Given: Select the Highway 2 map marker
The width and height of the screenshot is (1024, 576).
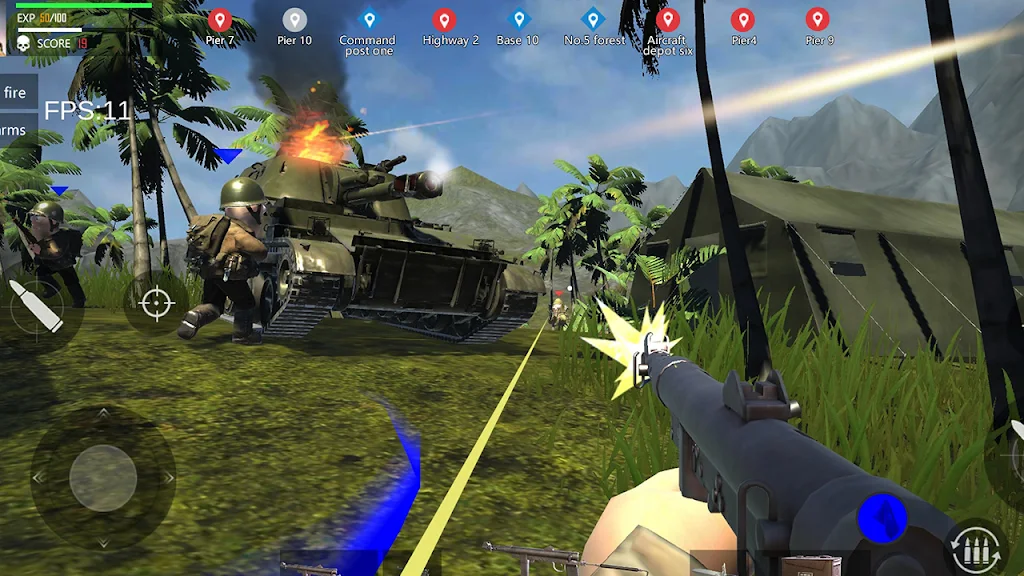Looking at the screenshot, I should point(445,20).
